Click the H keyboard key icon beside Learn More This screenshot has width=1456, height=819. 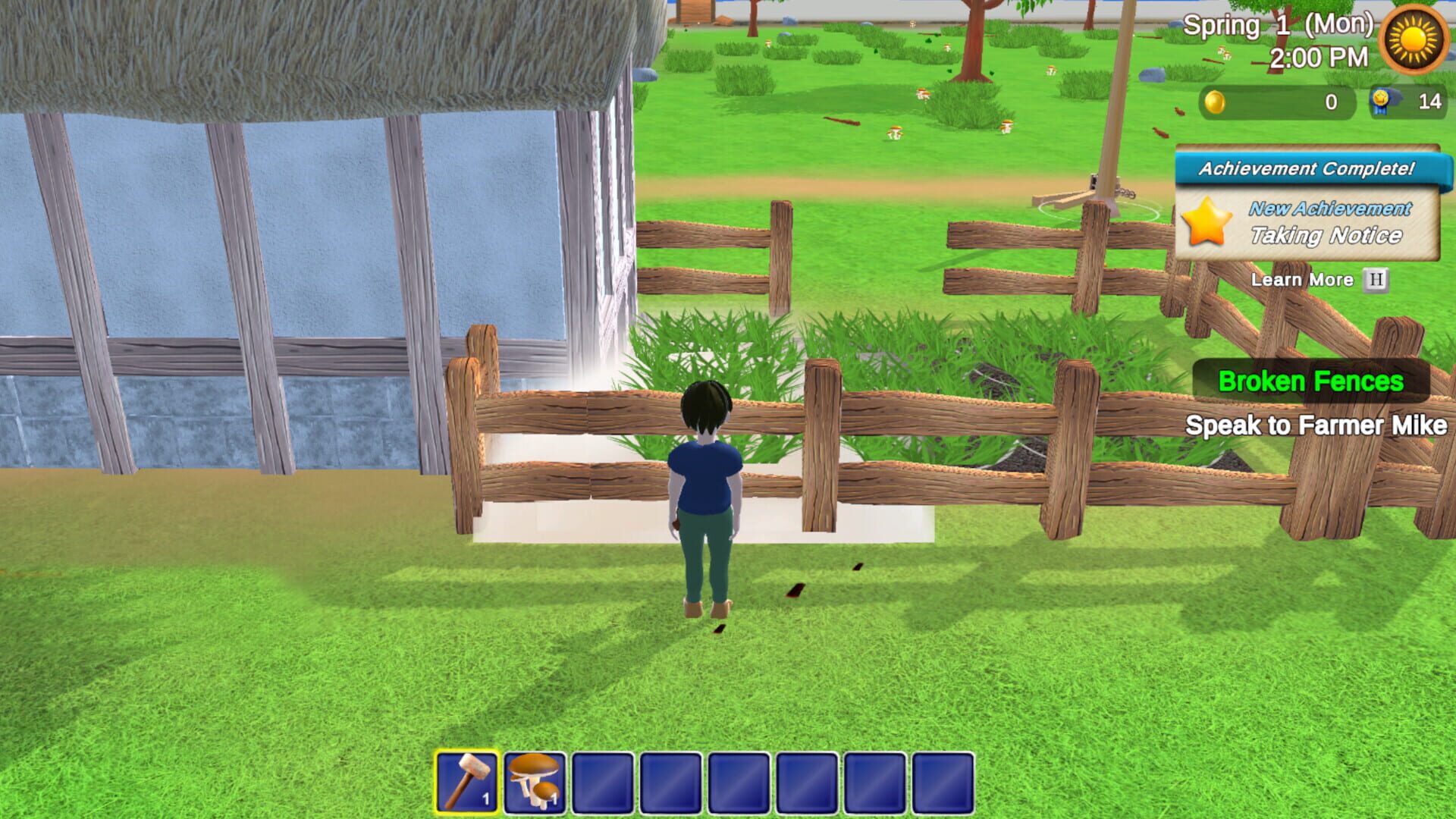pos(1374,280)
